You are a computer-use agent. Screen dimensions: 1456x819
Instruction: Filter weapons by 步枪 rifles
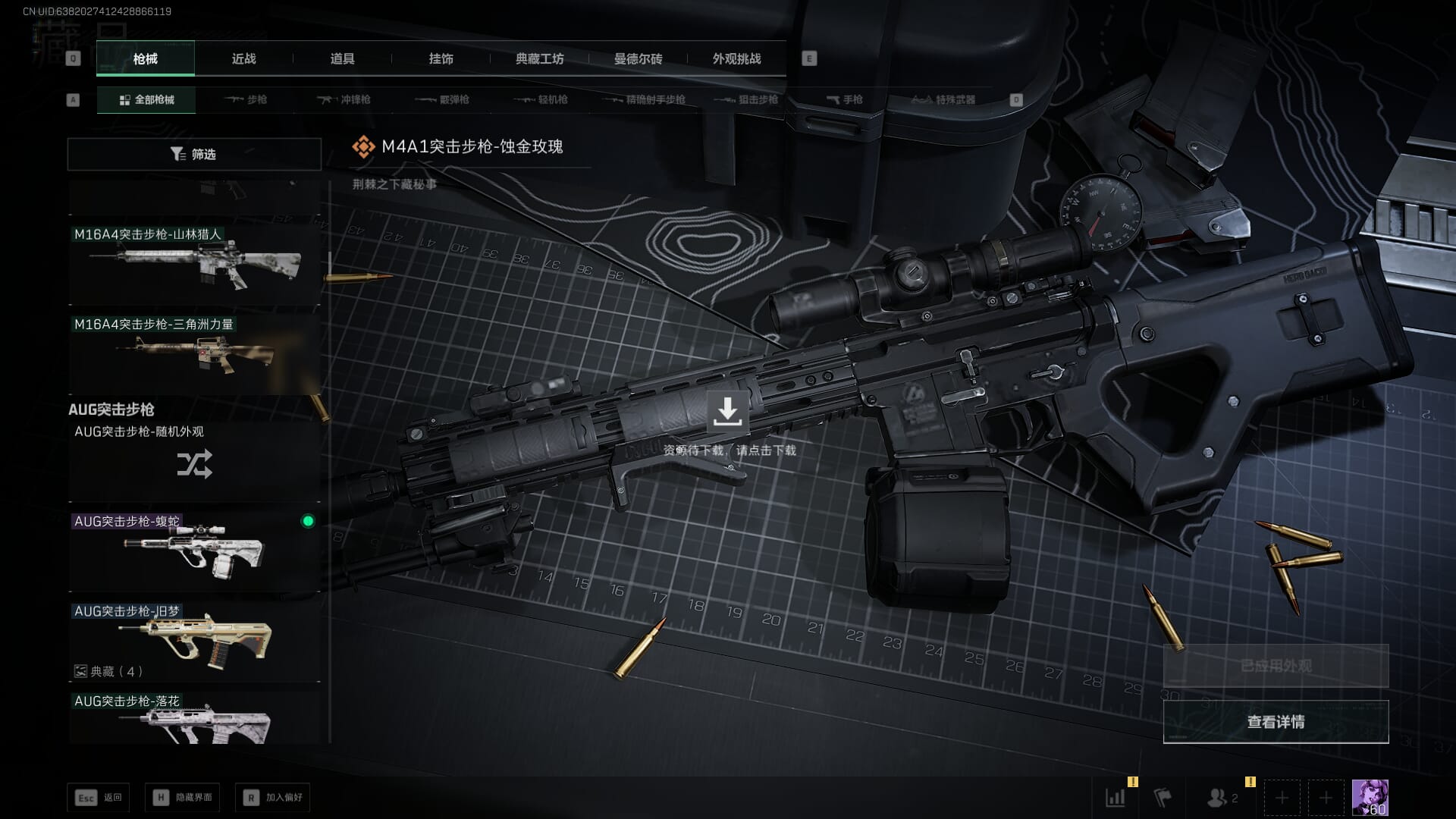point(246,99)
